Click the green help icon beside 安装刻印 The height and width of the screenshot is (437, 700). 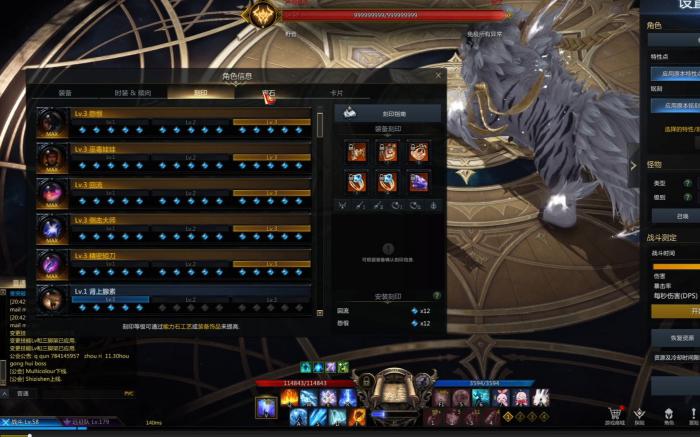coord(437,296)
